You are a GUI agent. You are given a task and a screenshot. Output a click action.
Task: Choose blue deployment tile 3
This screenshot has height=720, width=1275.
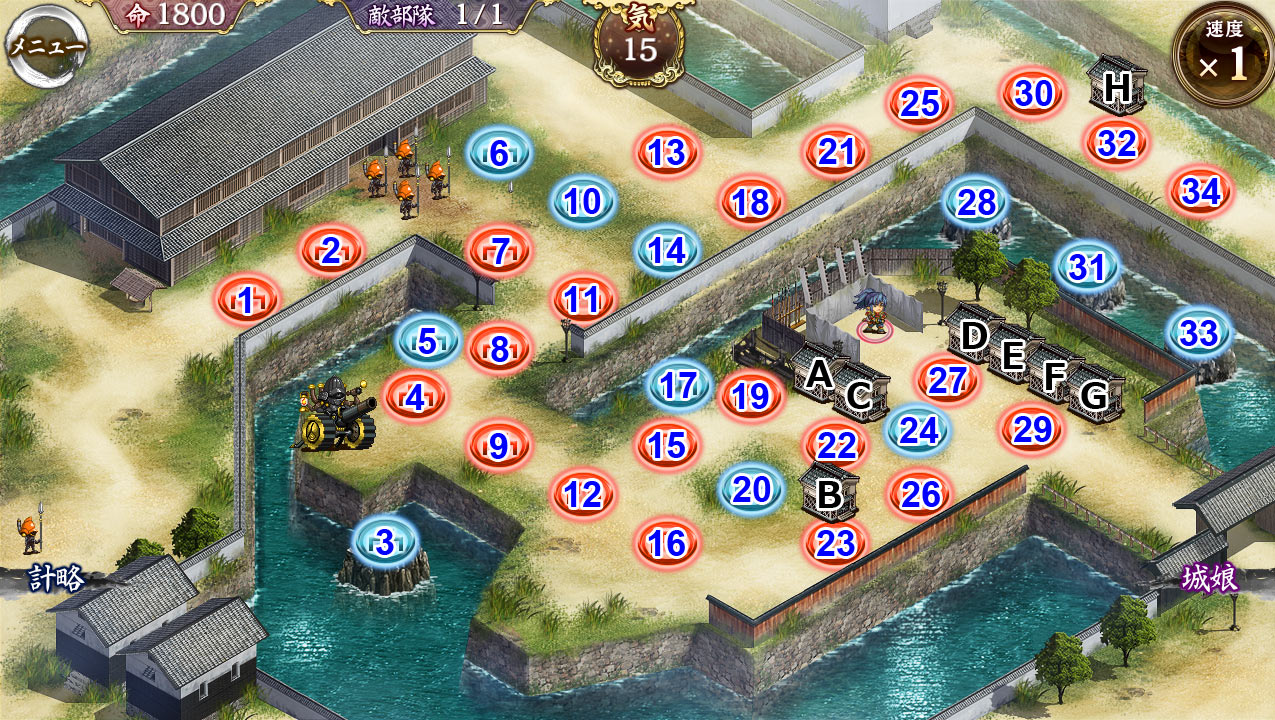click(386, 544)
